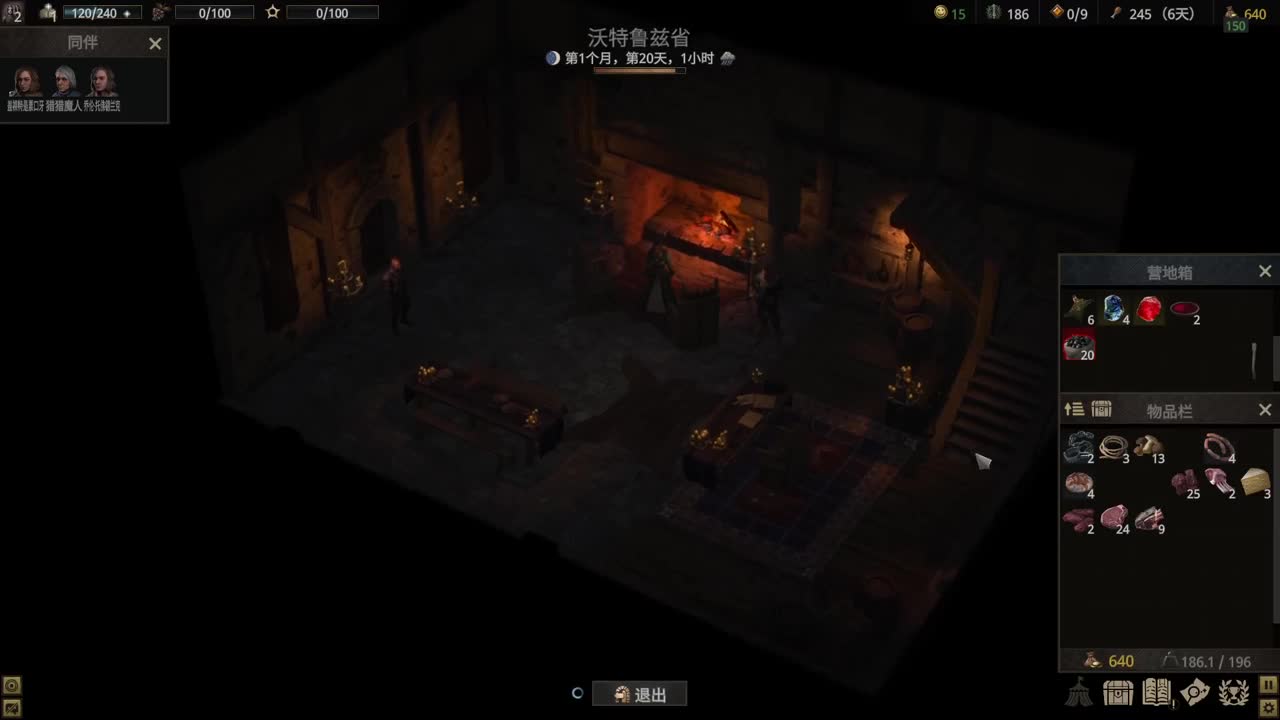1280x720 pixels.
Task: Open the camp tent menu icon
Action: [1080, 692]
